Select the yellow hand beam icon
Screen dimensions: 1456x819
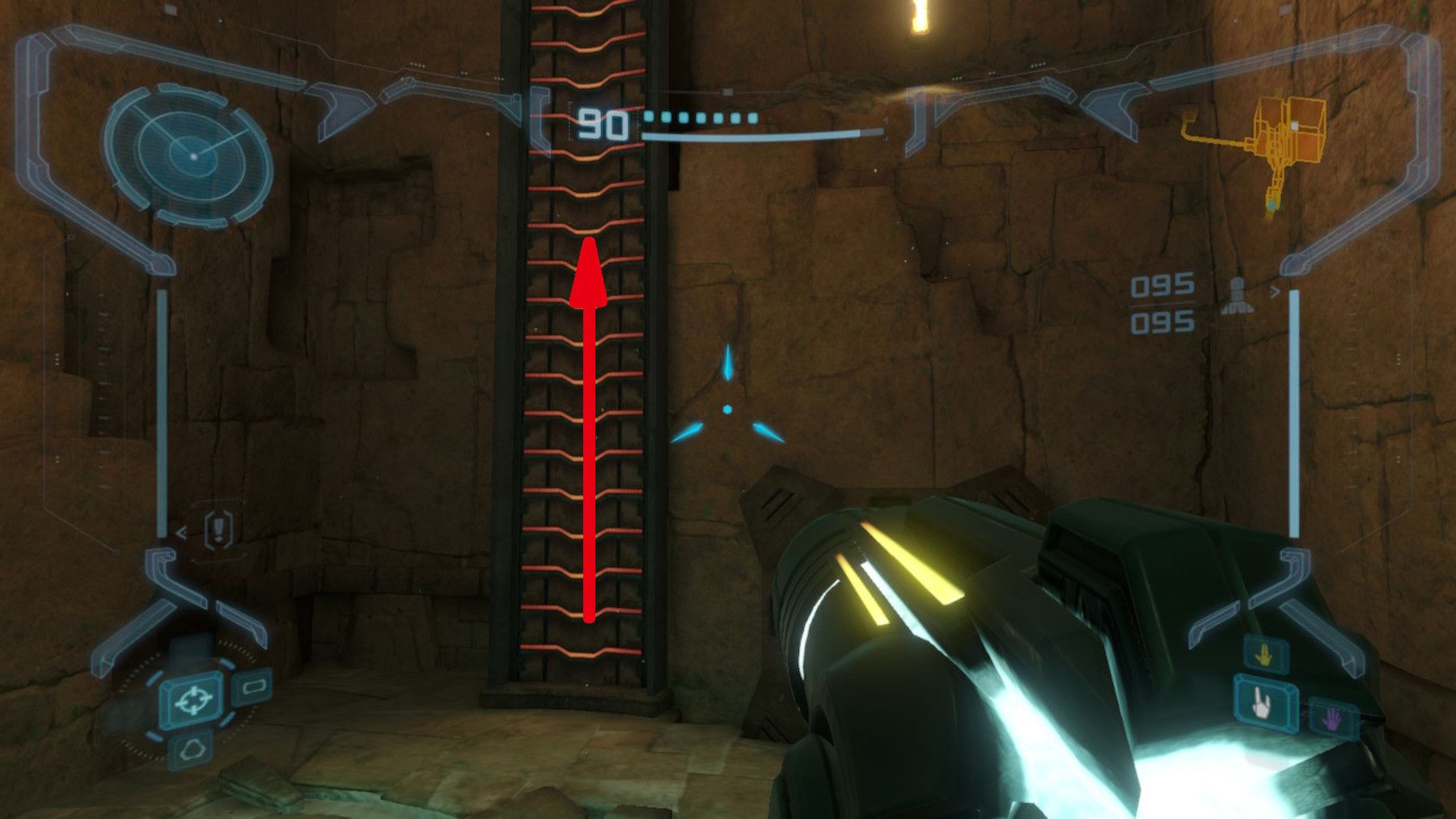[x=1264, y=655]
